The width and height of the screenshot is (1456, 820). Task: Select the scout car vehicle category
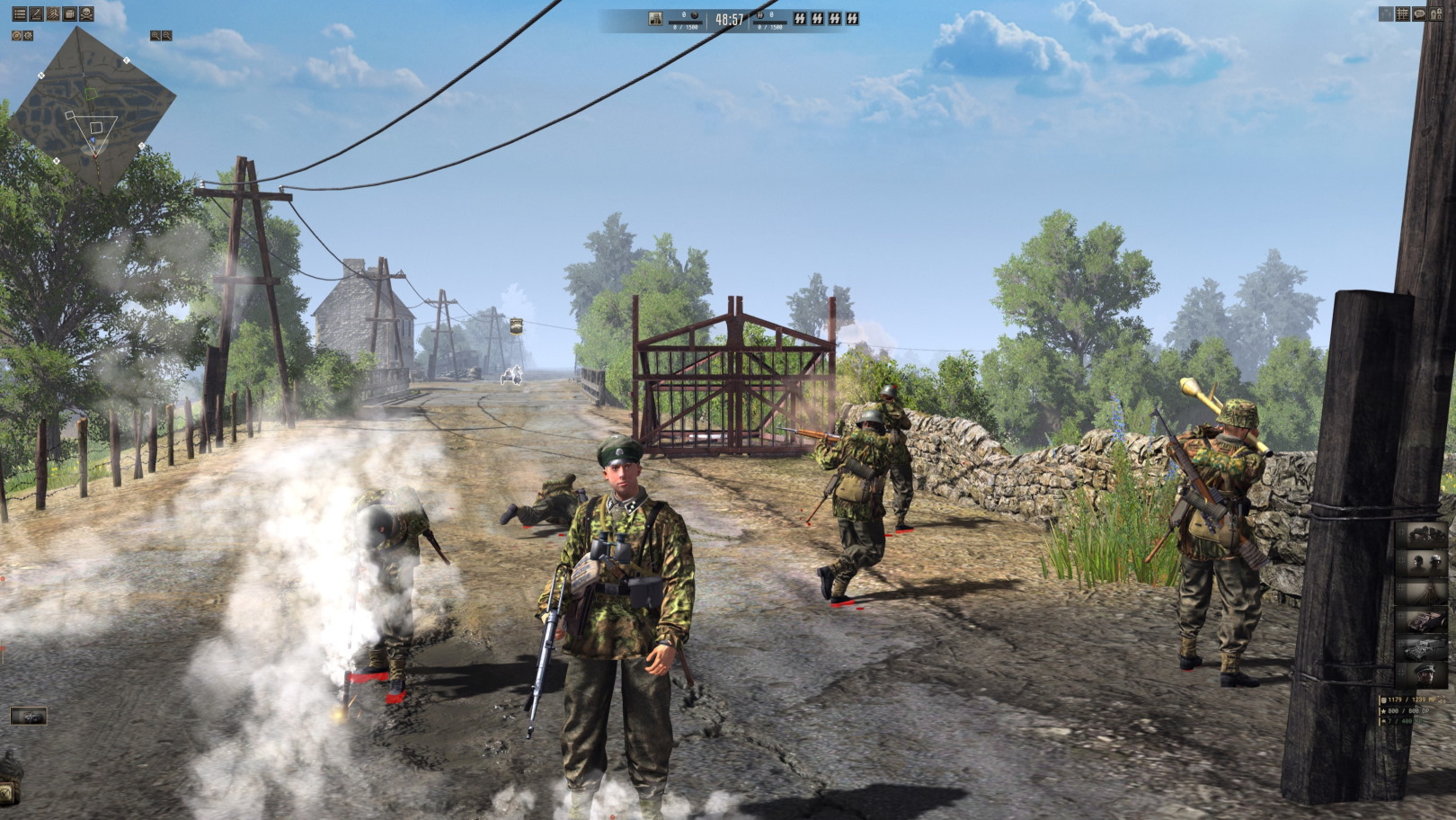[x=1425, y=619]
